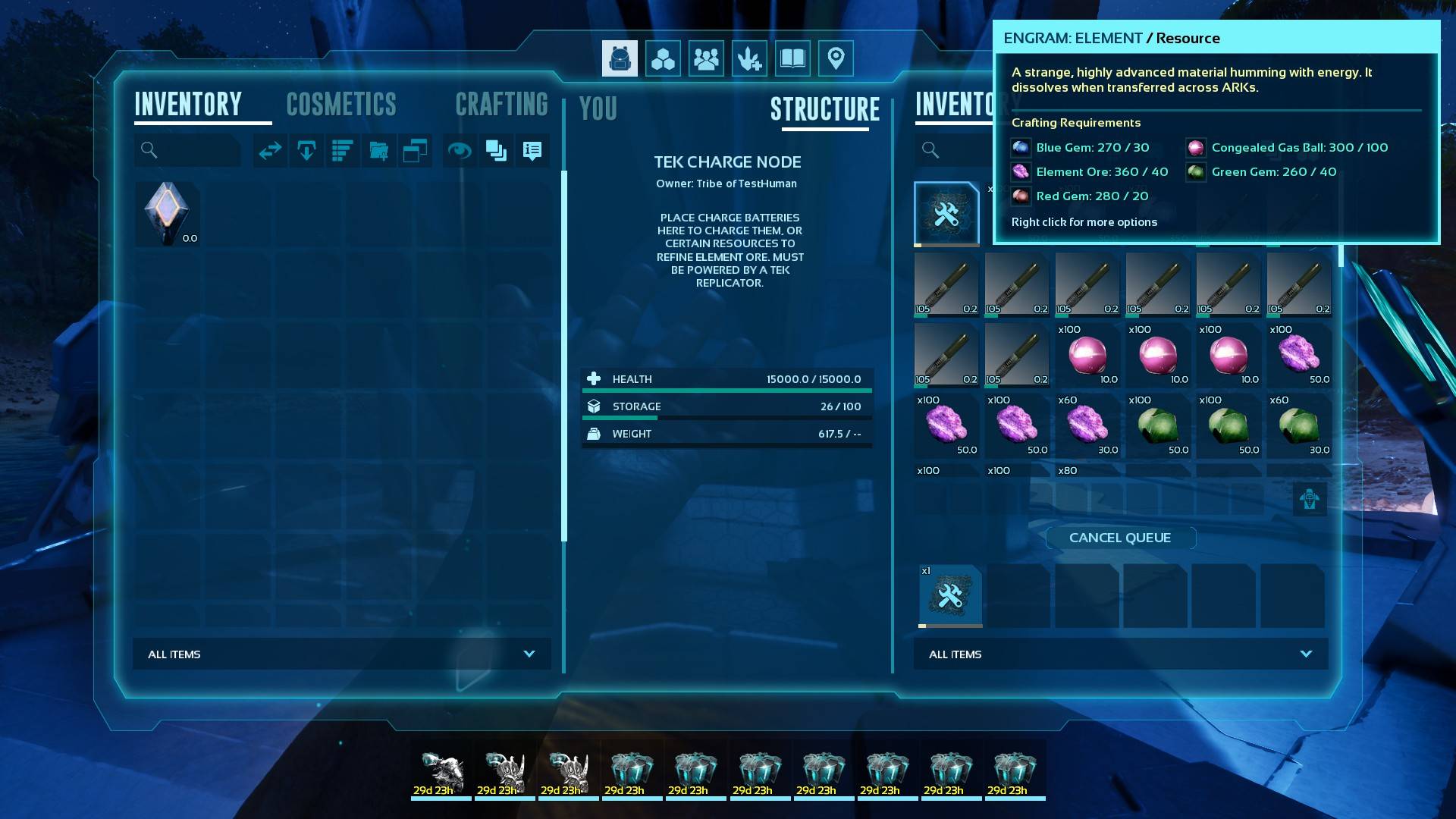The image size is (1456, 819).
Task: Select the crystal shard item slot
Action: point(168,214)
